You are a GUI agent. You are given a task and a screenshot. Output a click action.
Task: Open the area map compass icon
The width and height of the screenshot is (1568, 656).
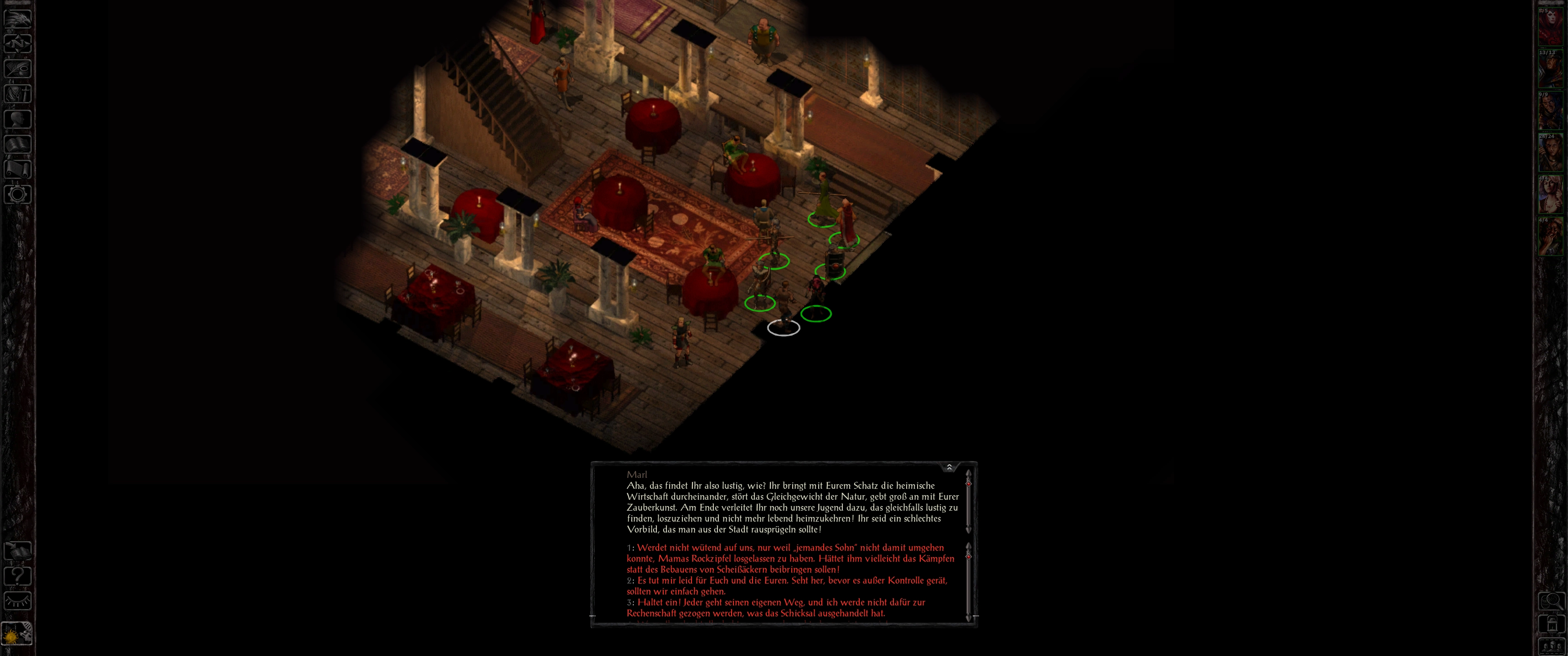[17, 43]
